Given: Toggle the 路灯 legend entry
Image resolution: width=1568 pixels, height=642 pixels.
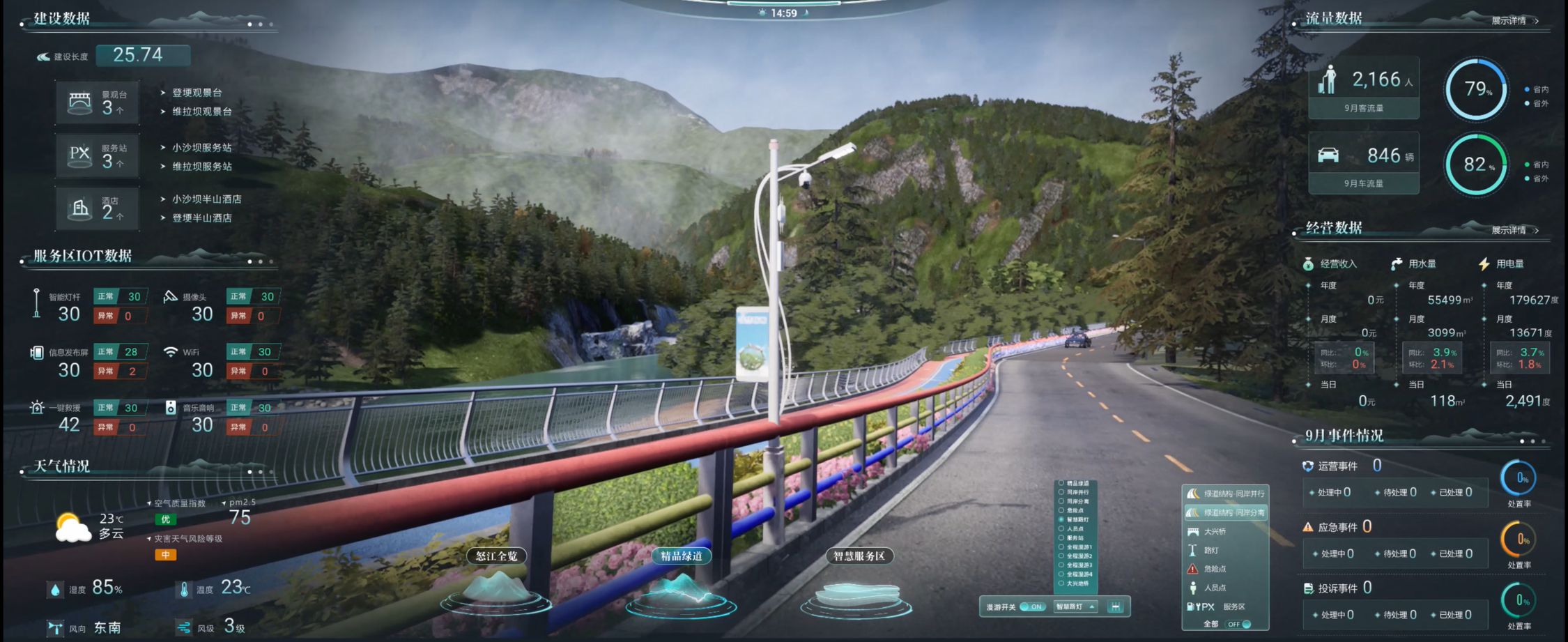Looking at the screenshot, I should (1210, 551).
